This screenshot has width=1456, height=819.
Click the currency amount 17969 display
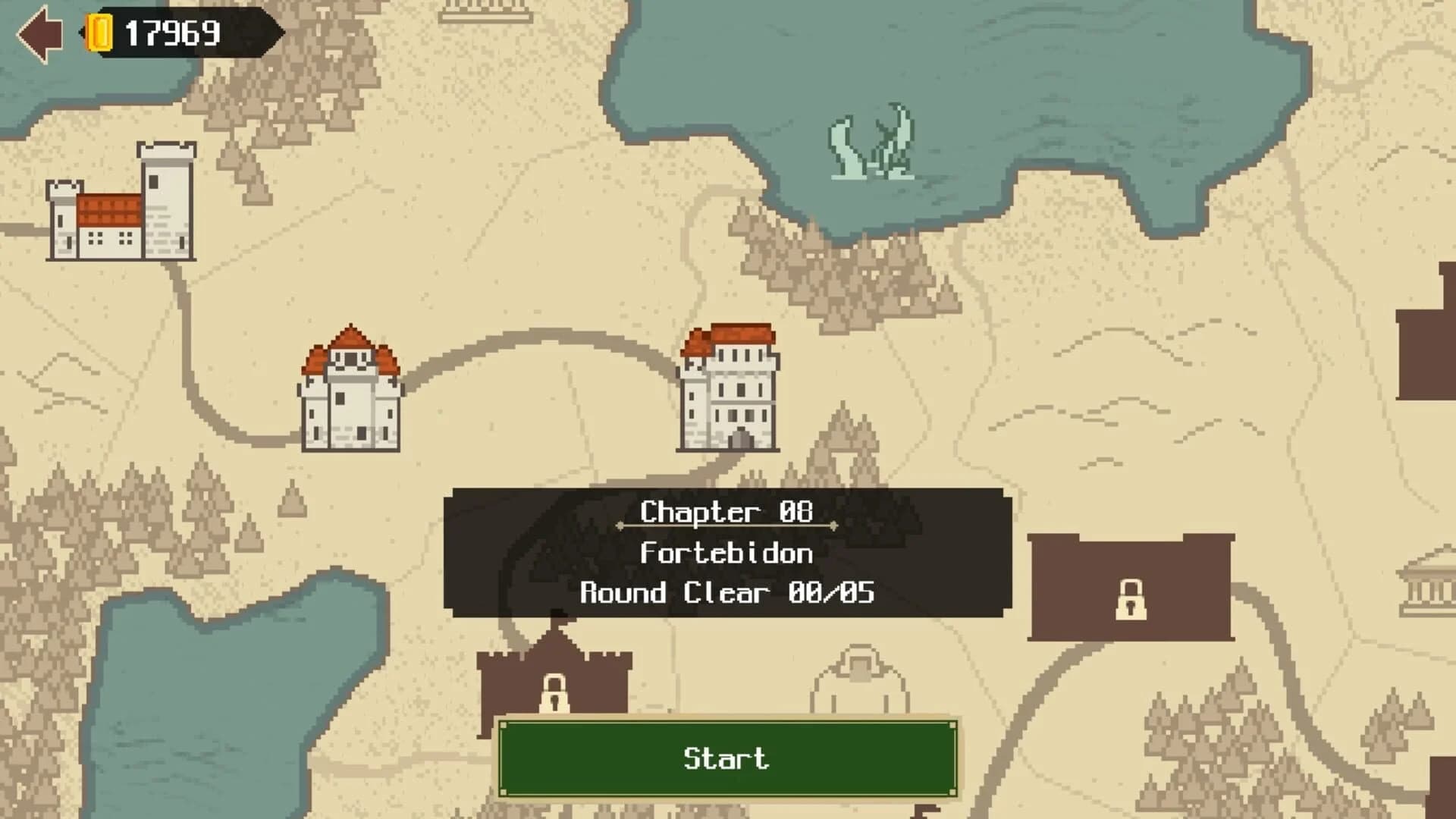tap(173, 33)
